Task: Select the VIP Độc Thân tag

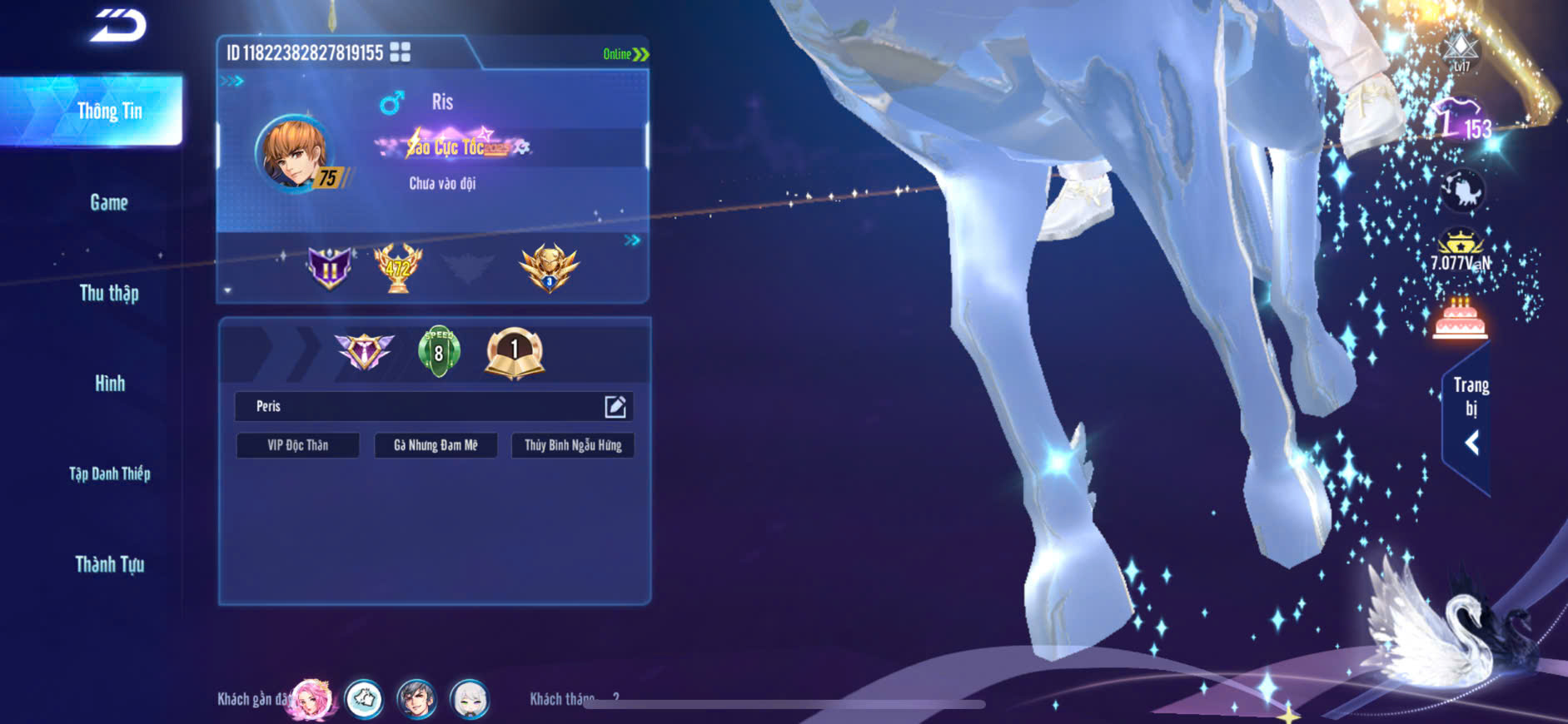Action: (298, 445)
